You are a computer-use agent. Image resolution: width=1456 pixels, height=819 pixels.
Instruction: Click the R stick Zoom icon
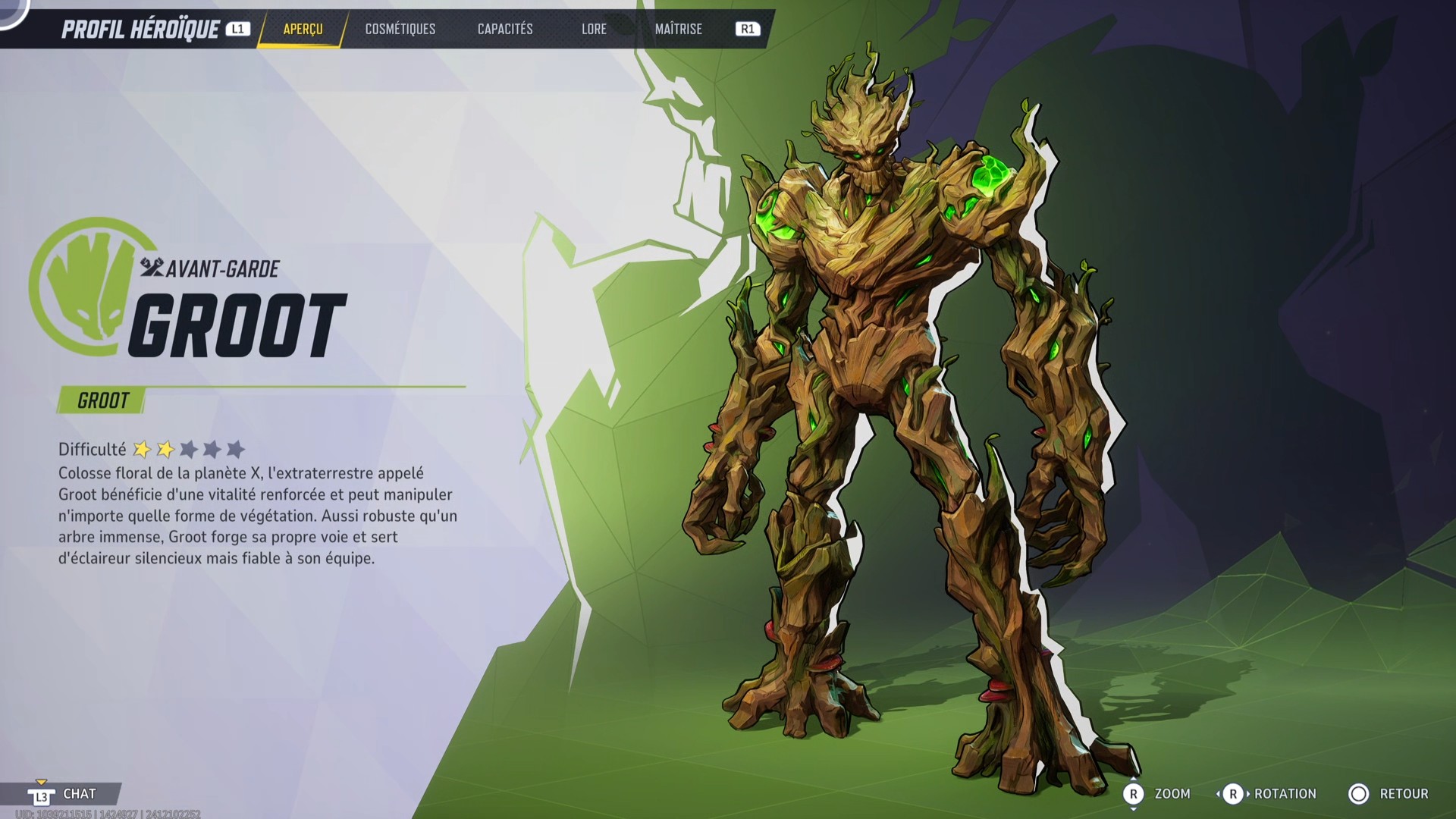(x=1135, y=794)
